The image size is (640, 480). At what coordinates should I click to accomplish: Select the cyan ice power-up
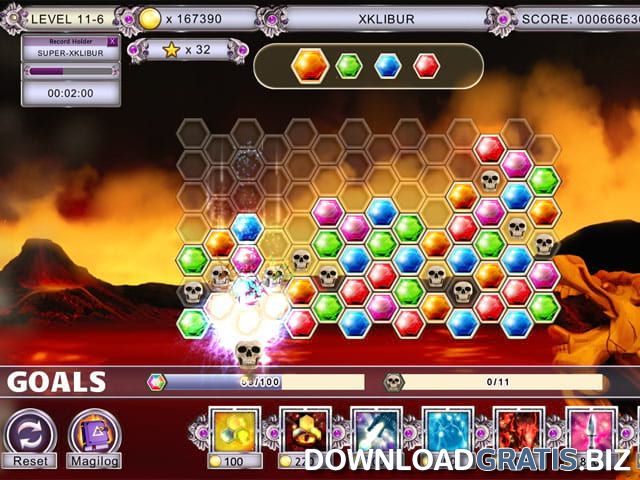coord(447,431)
